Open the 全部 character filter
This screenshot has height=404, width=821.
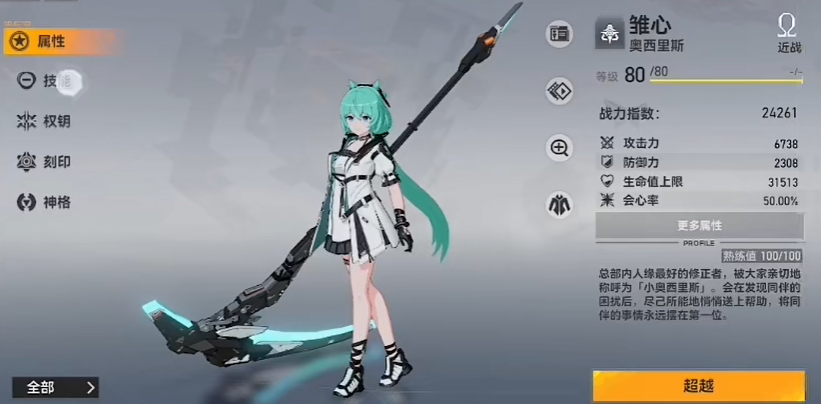pos(55,387)
